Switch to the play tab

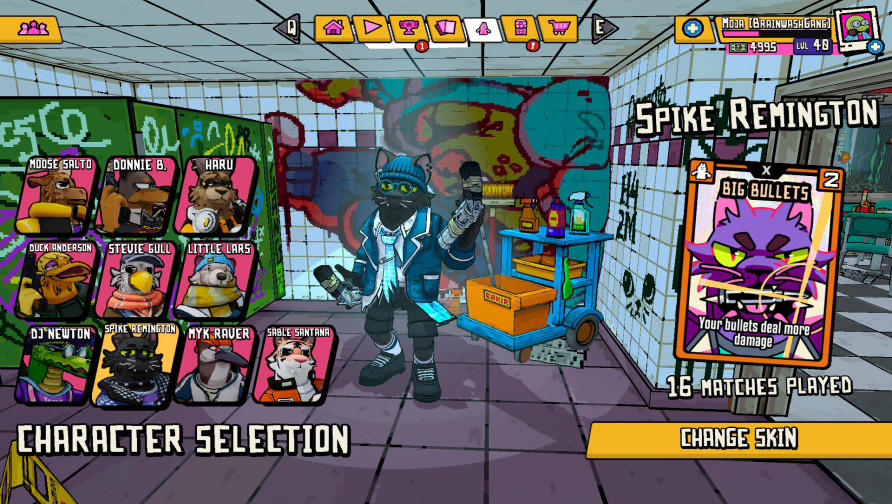(371, 27)
